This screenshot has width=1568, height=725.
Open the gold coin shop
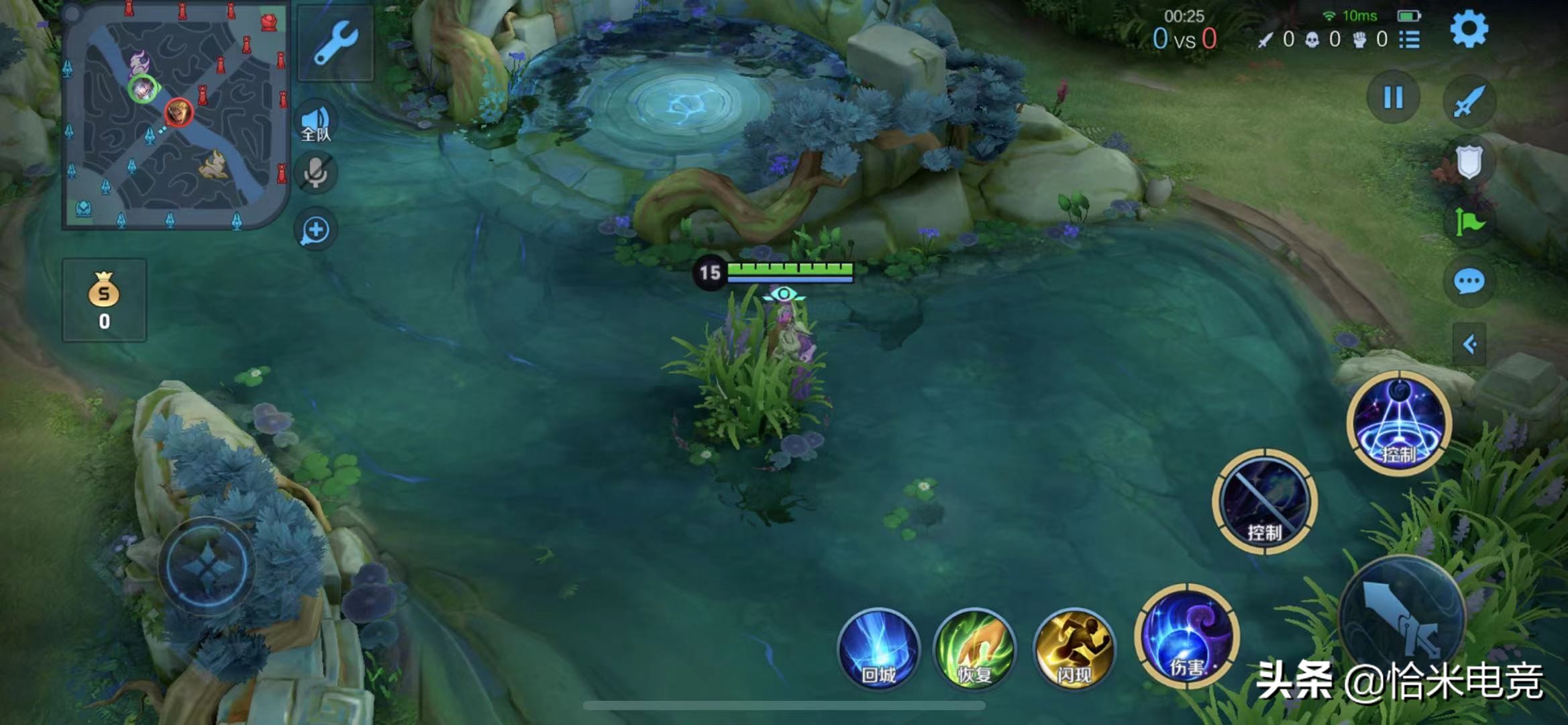click(104, 300)
